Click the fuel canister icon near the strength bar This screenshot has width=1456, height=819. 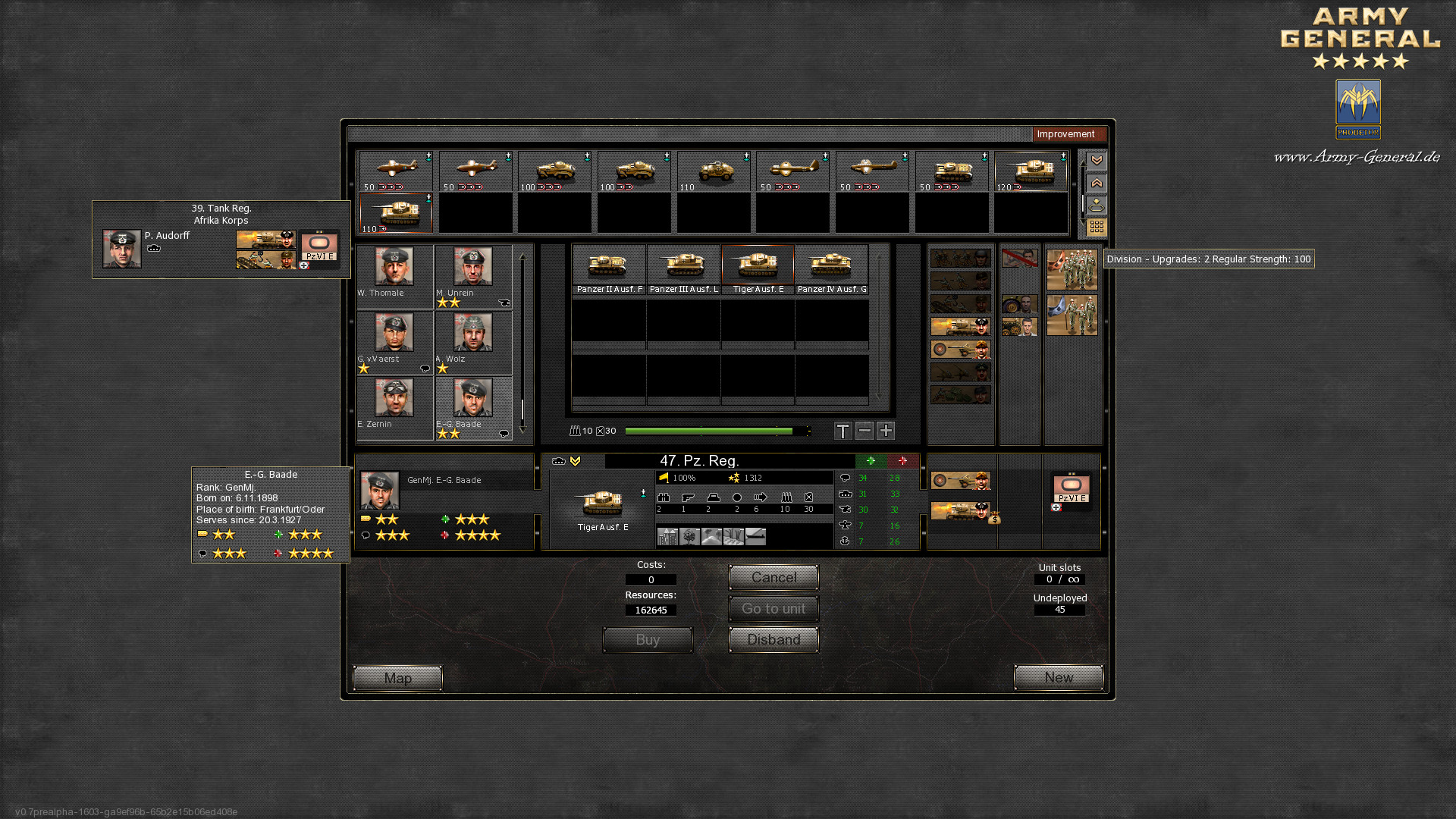click(x=602, y=431)
